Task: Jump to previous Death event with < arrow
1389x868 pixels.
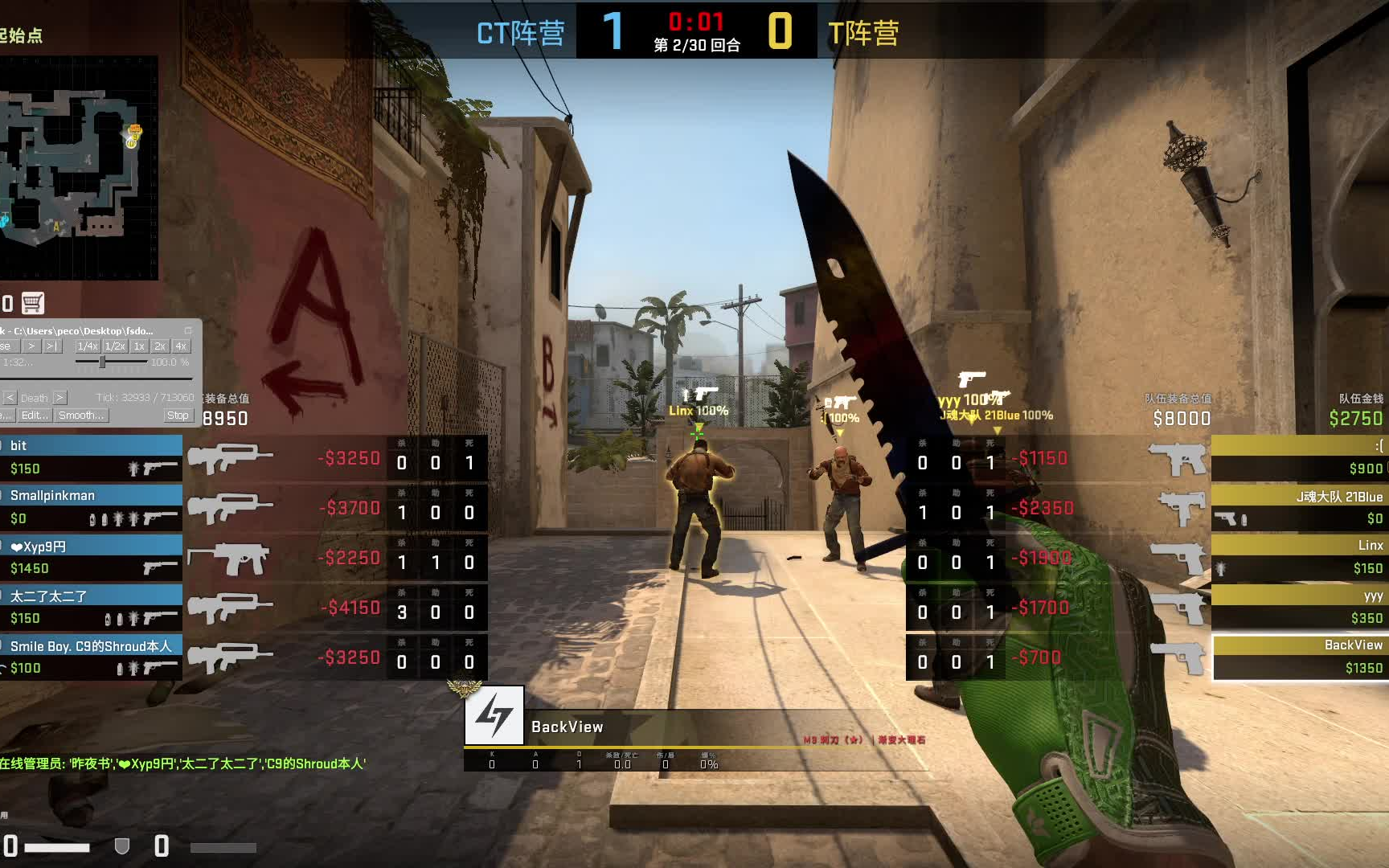Action: [x=10, y=398]
